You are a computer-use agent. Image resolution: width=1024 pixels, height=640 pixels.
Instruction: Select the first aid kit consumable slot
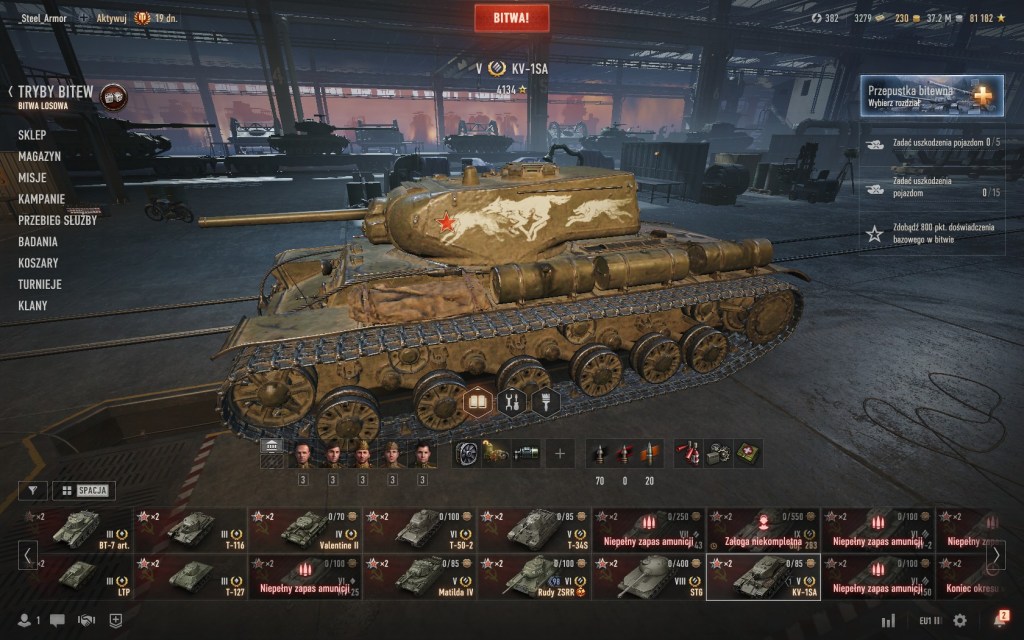point(749,454)
